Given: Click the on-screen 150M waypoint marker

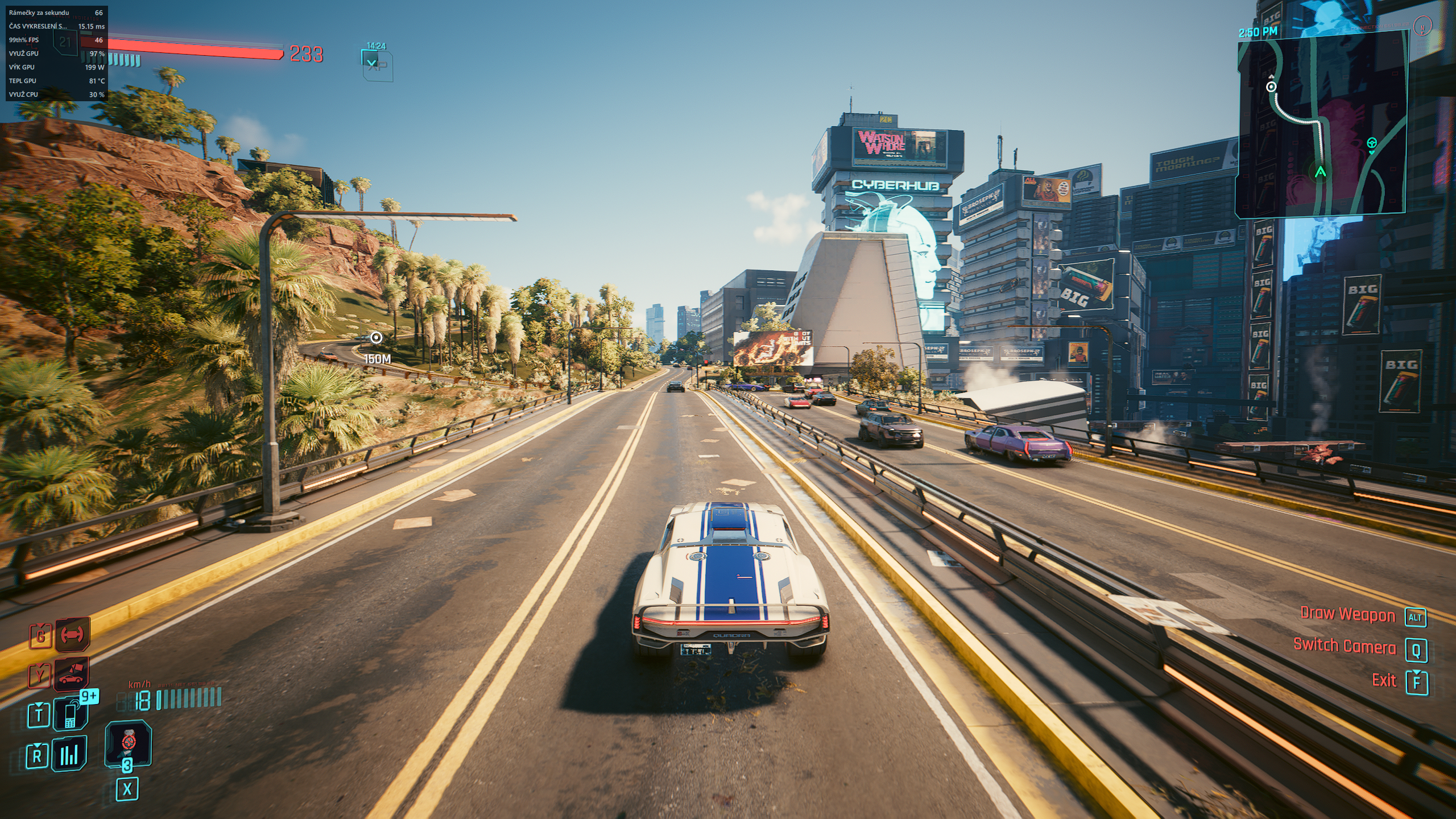Looking at the screenshot, I should [x=376, y=338].
